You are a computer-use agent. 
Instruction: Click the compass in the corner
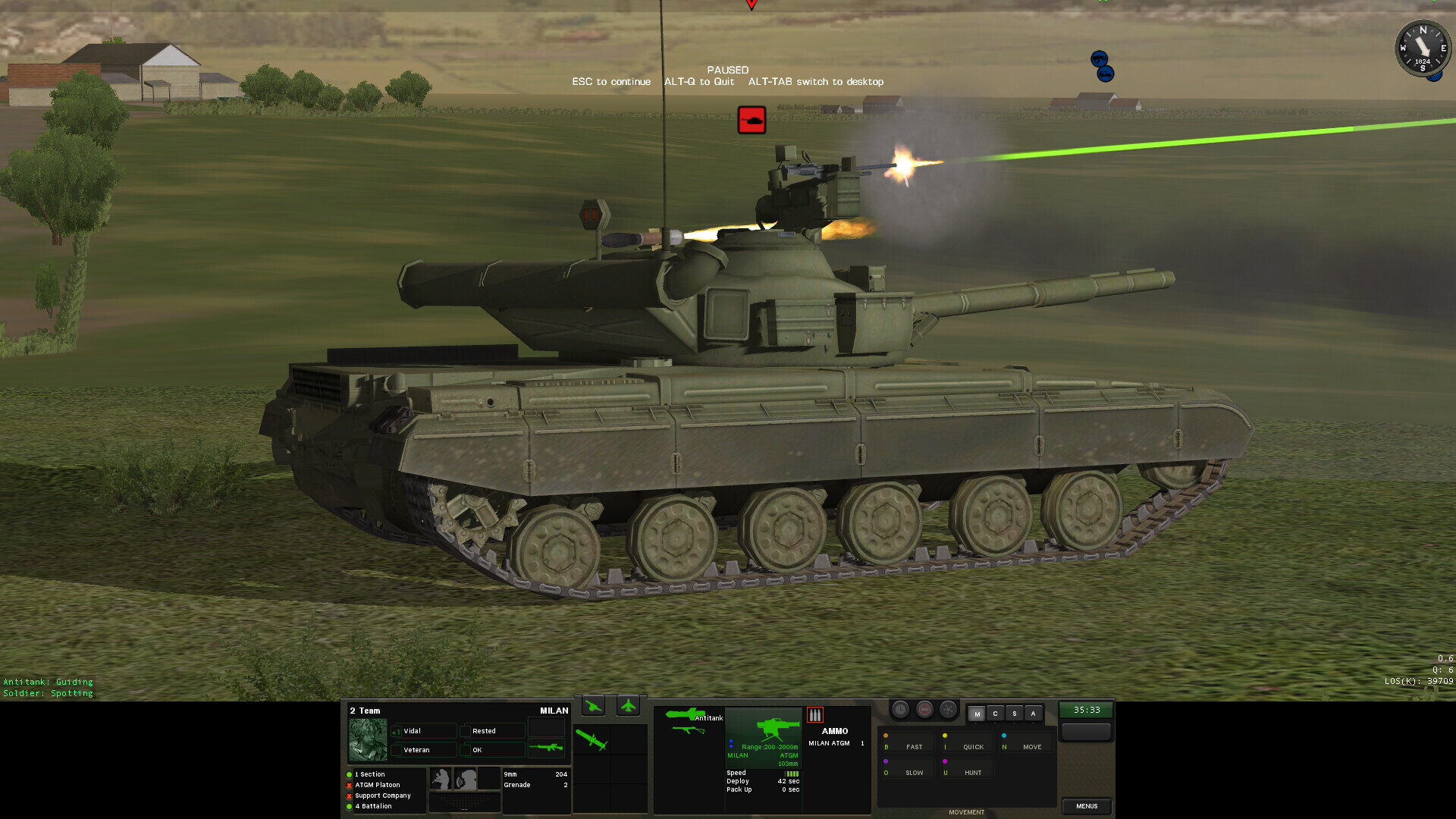point(1423,49)
